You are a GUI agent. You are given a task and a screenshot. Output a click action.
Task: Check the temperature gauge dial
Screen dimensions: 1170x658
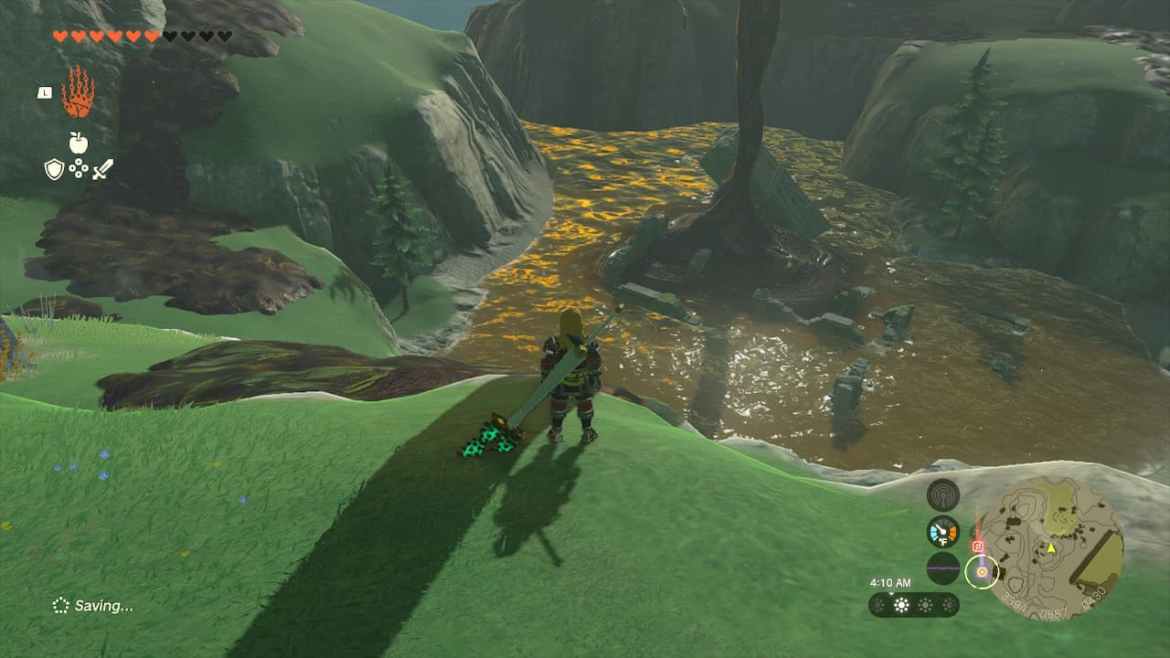pos(943,531)
